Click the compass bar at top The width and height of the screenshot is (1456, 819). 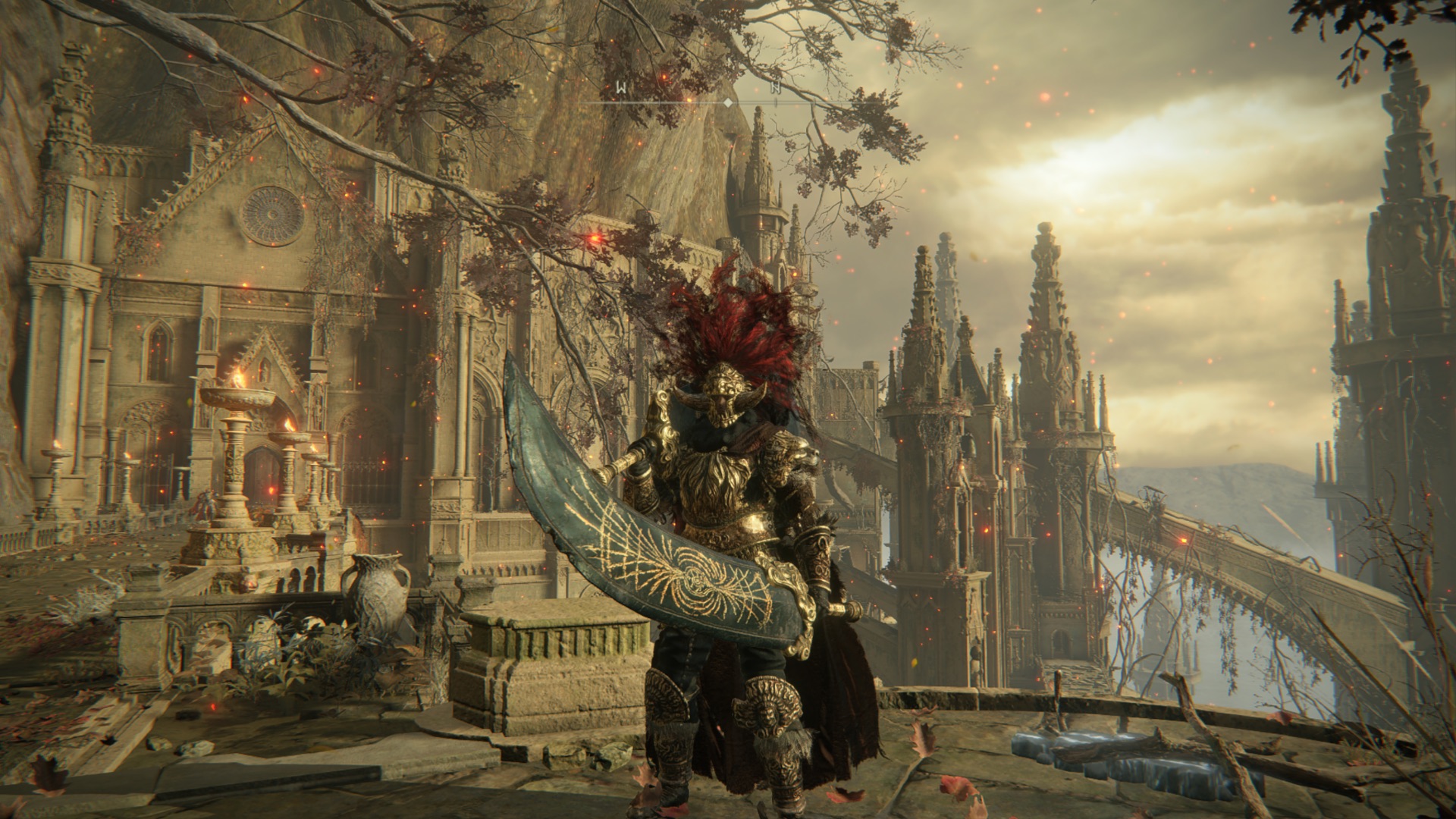tap(726, 101)
